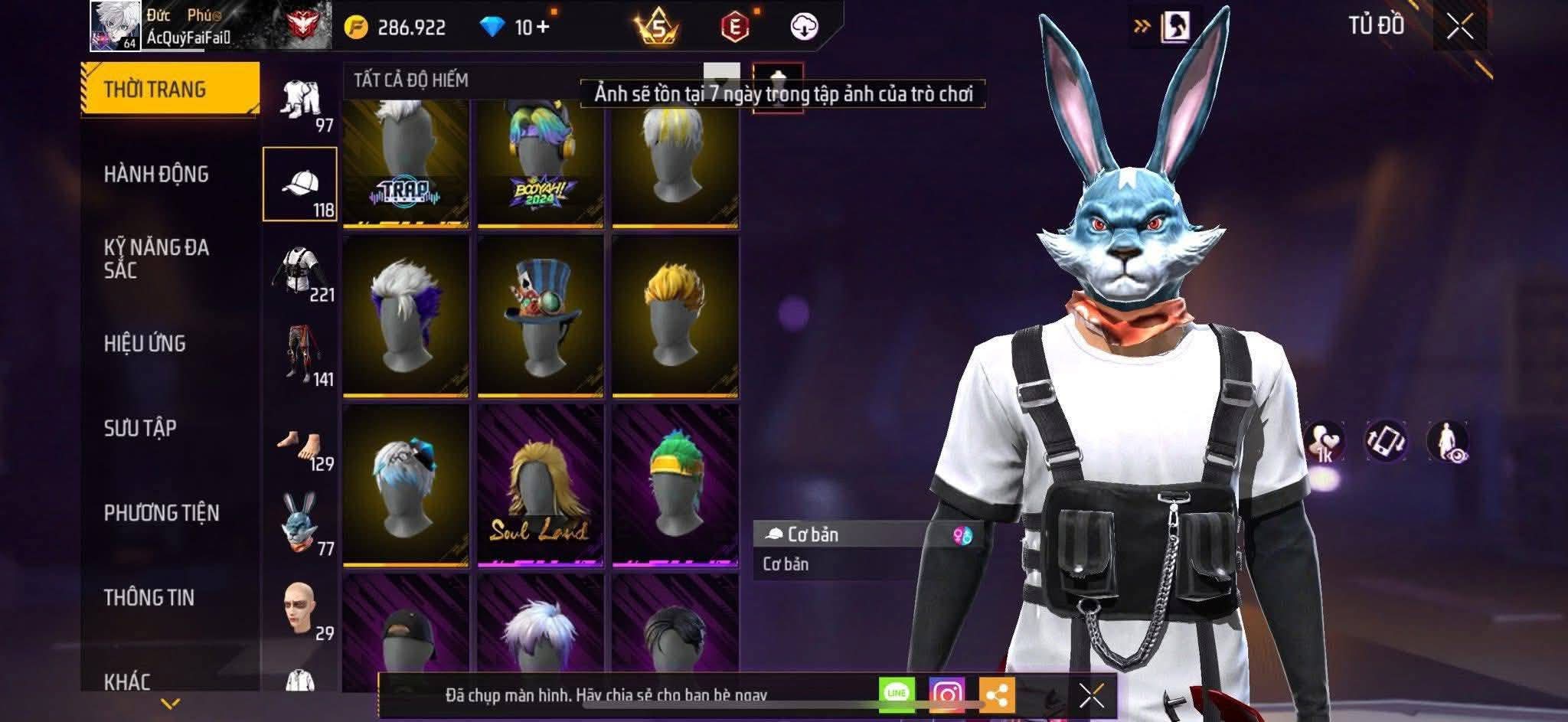1568x722 pixels.
Task: Select the Soul Land blonde hair item
Action: (x=540, y=486)
